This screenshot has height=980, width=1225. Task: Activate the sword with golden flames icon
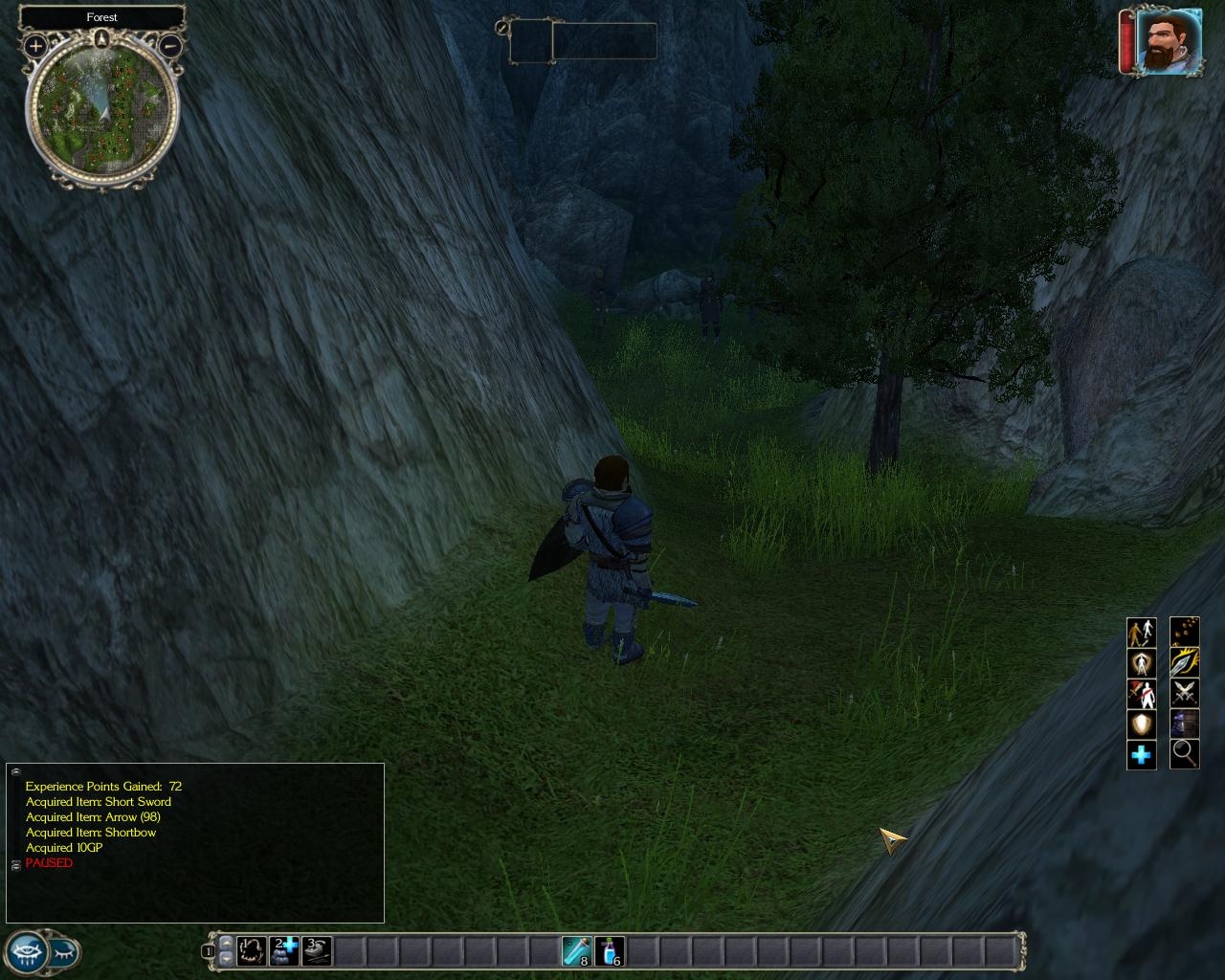click(x=1185, y=663)
